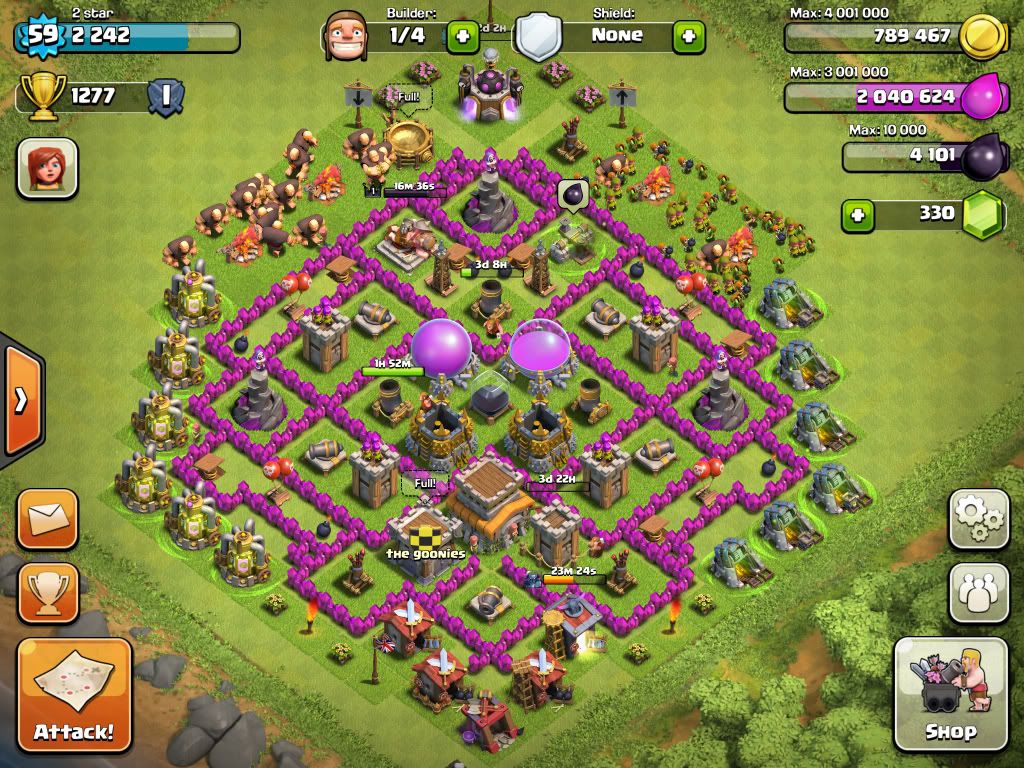1024x768 pixels.
Task: Open the Attack map button
Action: tap(74, 694)
